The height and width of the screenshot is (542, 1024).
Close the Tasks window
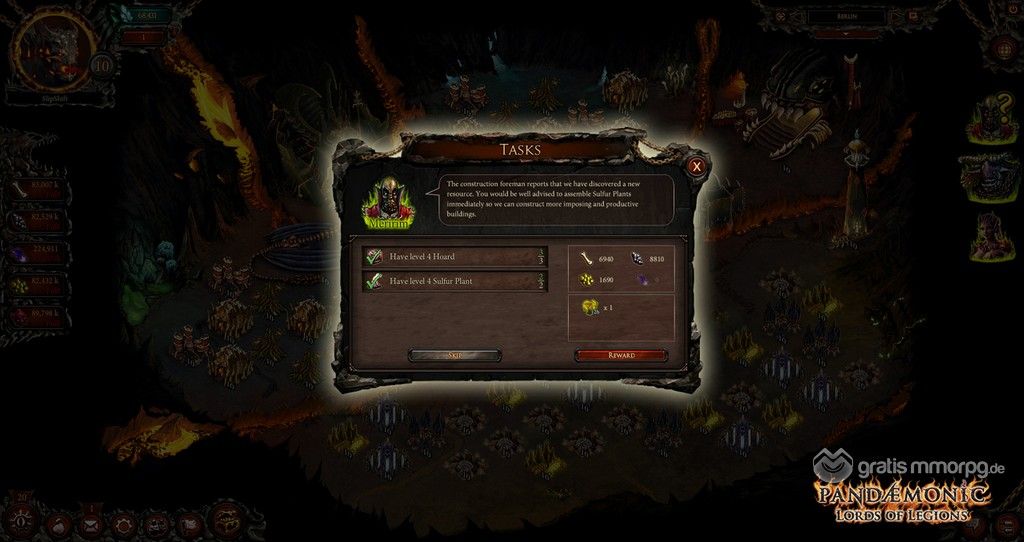[x=697, y=166]
